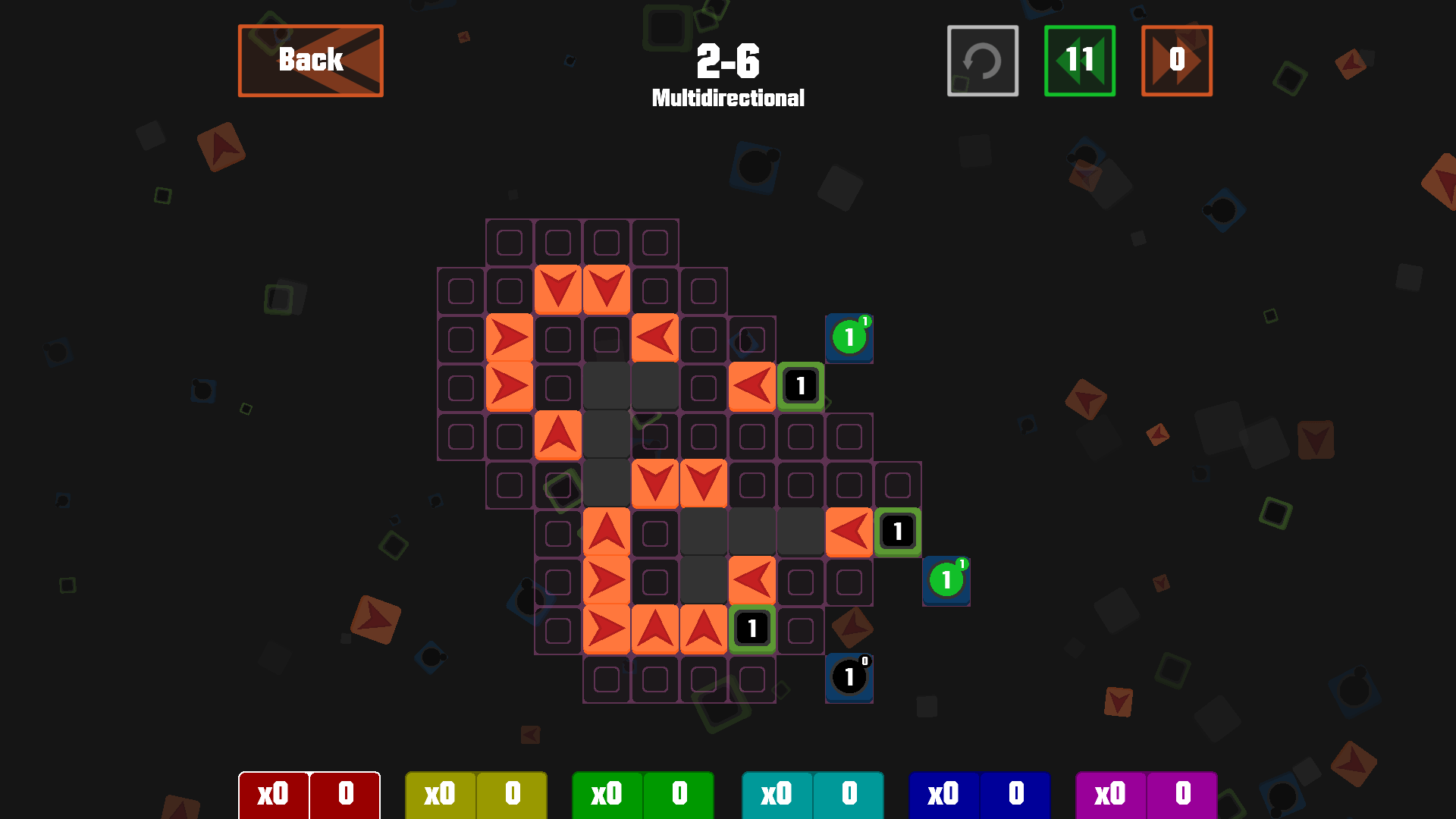Select the leftmost downward arrow tile at grid top
Image resolution: width=1456 pixels, height=819 pixels.
pos(559,289)
